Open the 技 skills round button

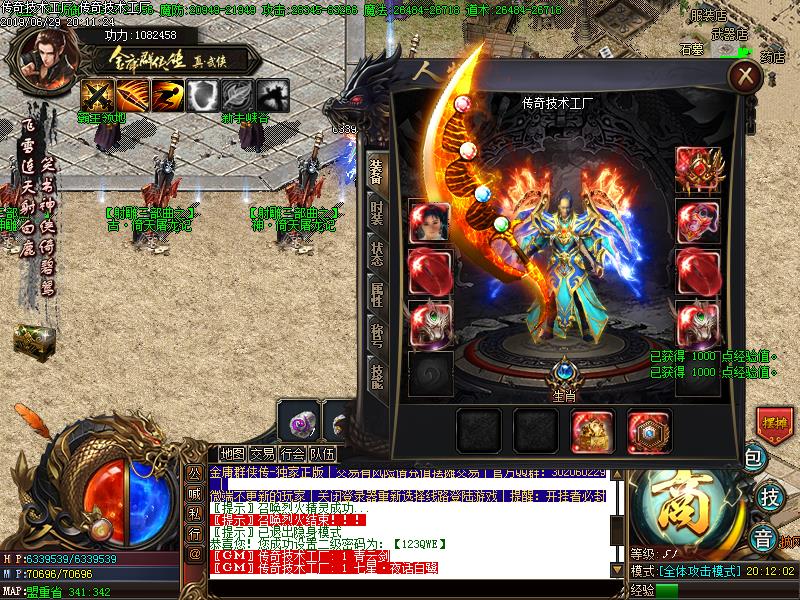[x=770, y=496]
